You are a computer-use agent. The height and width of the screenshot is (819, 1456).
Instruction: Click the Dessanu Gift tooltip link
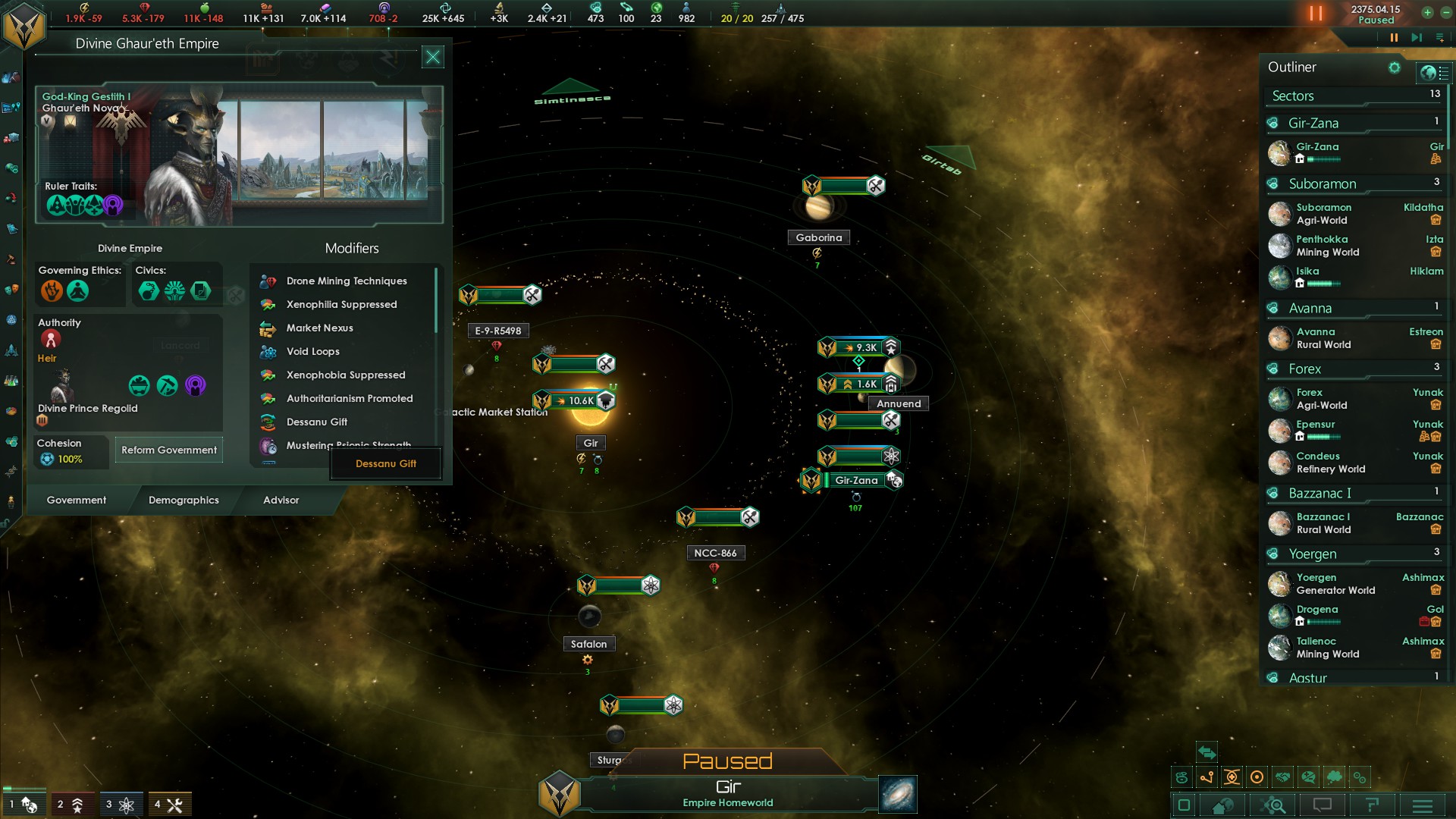pyautogui.click(x=385, y=463)
